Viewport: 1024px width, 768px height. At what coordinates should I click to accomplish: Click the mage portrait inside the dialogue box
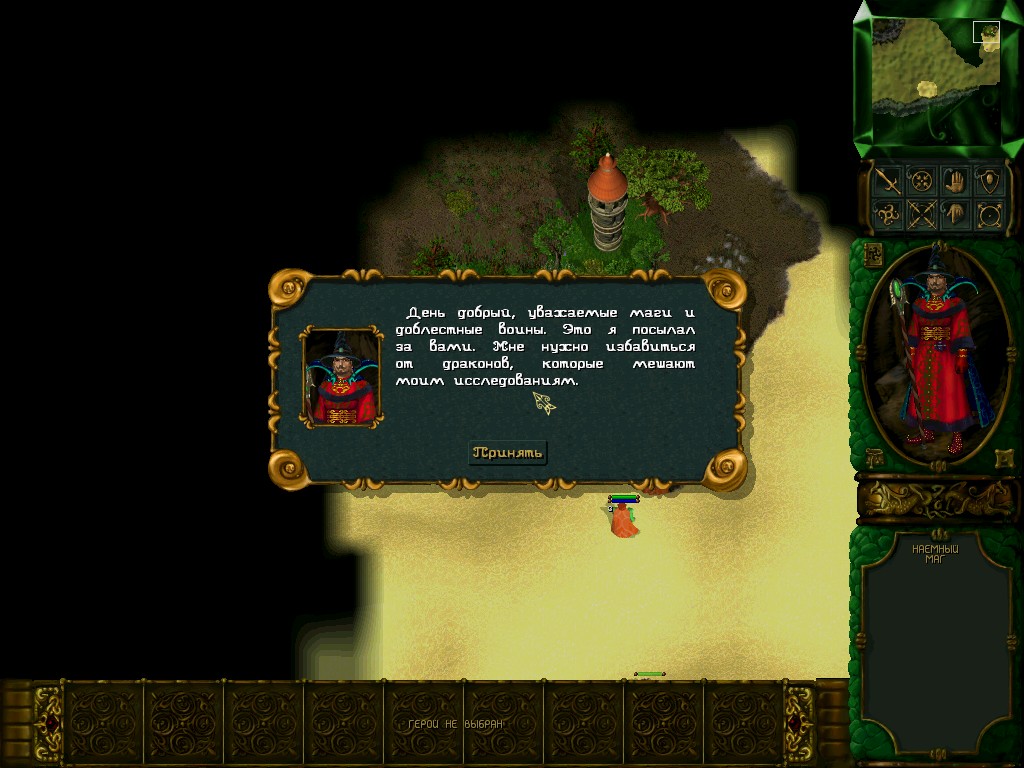(x=342, y=377)
